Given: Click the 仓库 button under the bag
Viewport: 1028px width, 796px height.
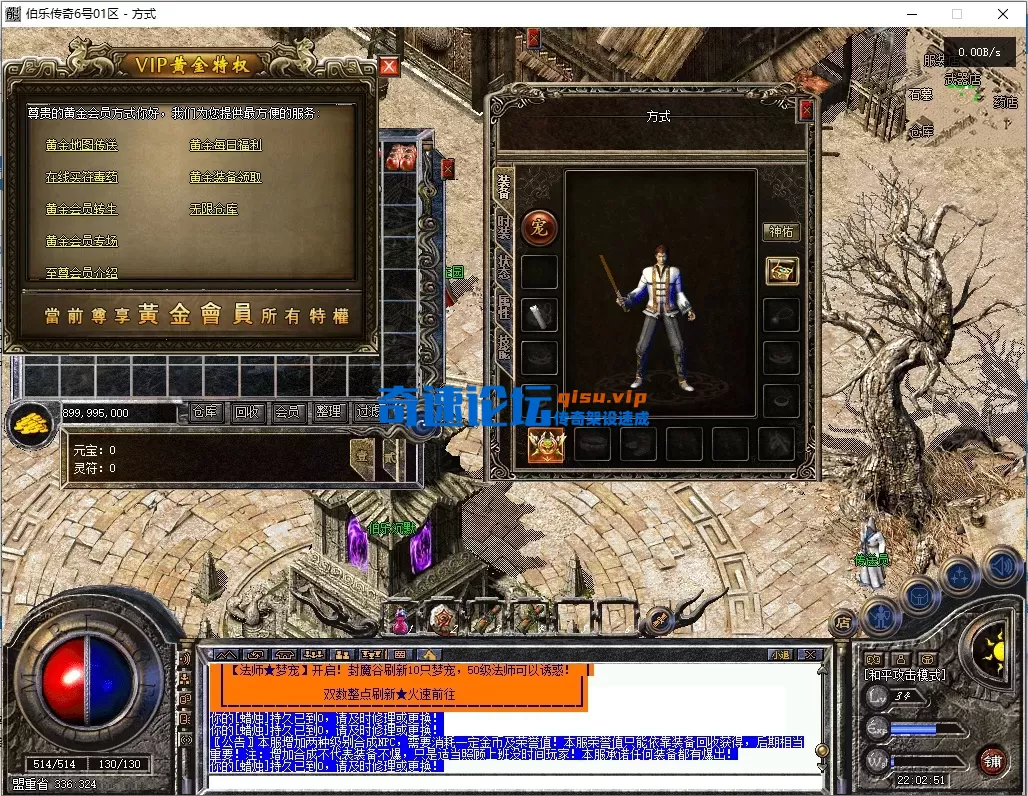Looking at the screenshot, I should point(205,412).
